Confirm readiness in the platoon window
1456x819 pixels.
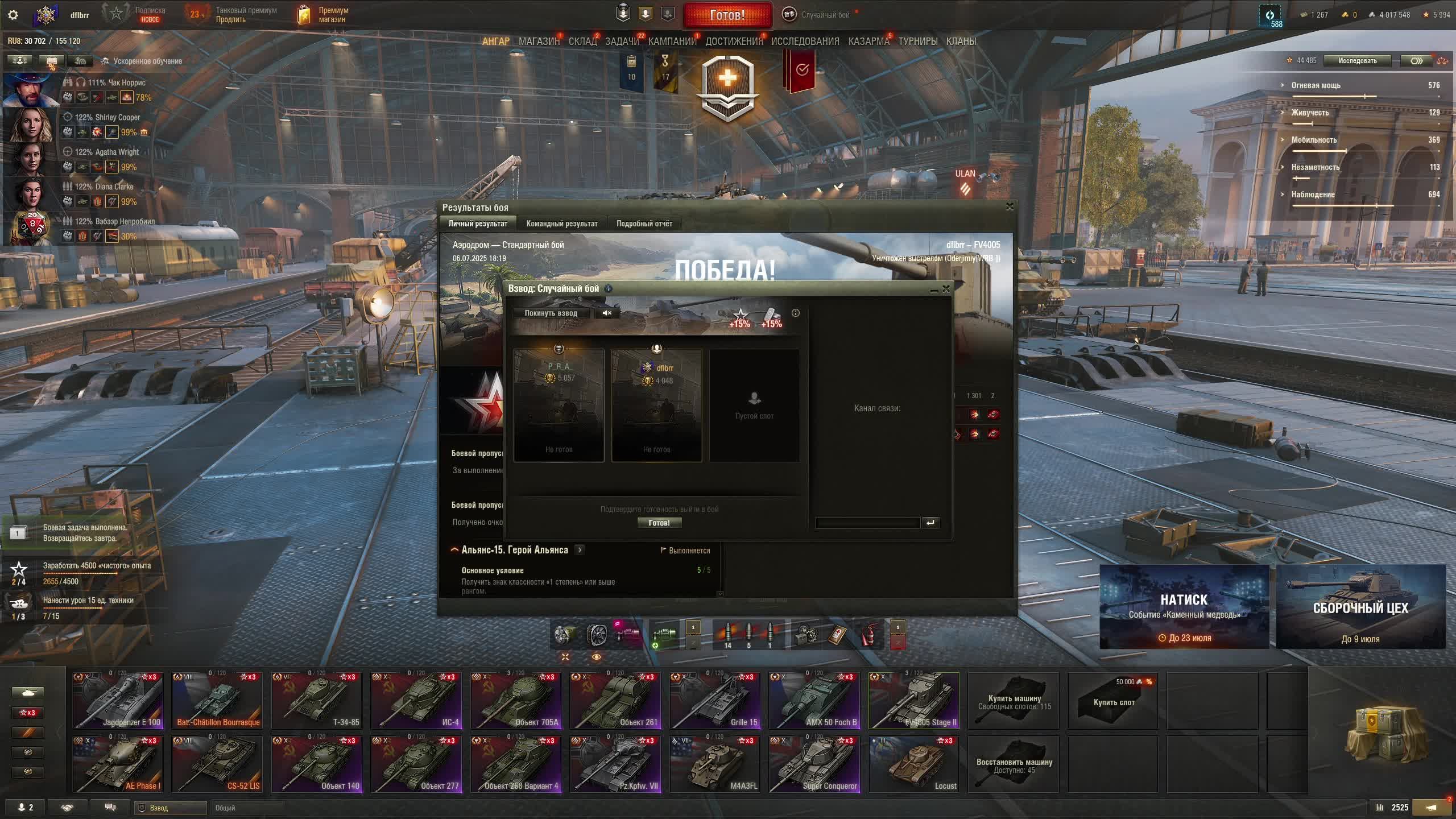(659, 523)
